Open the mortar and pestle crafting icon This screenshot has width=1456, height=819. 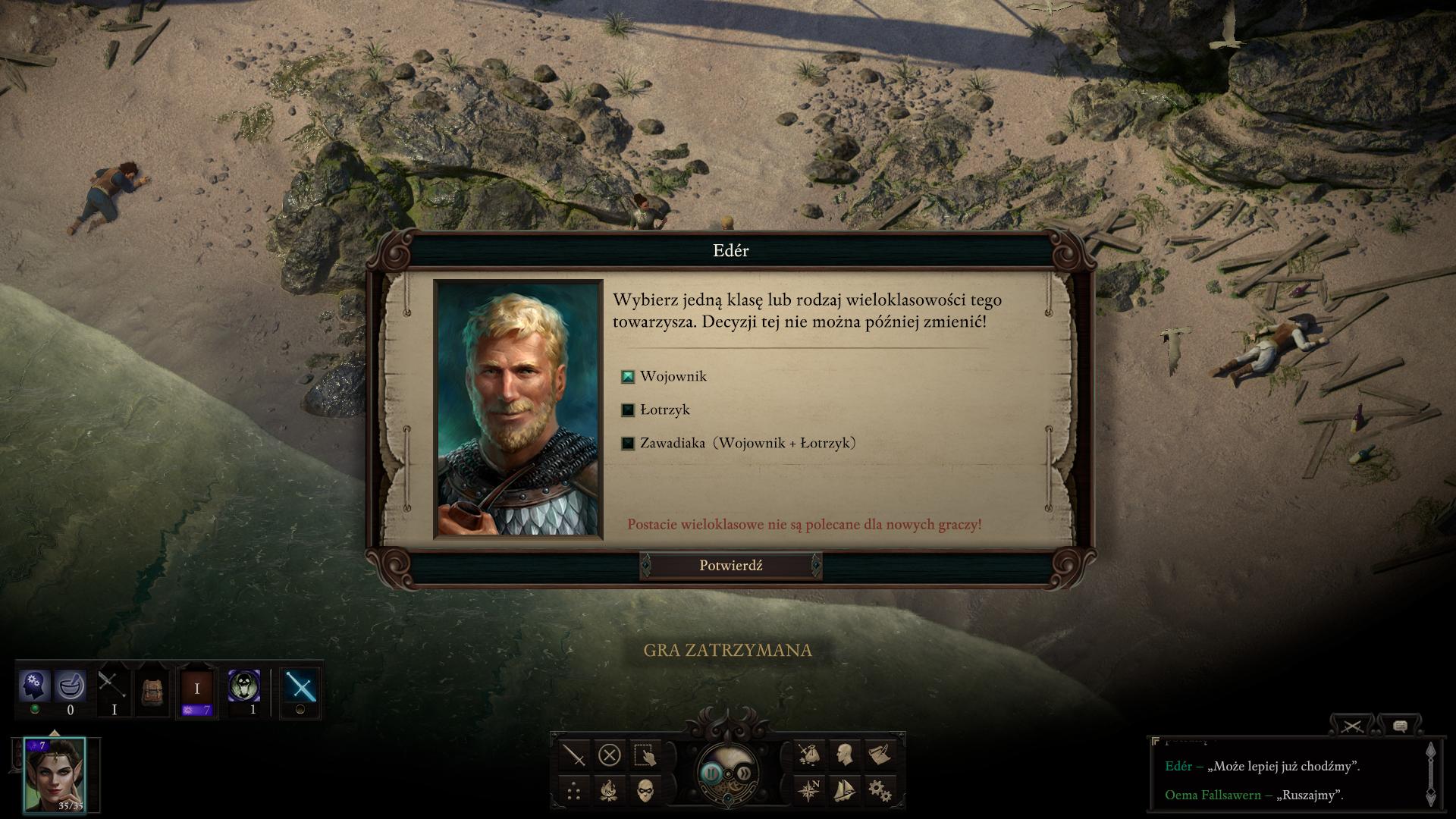tap(71, 686)
